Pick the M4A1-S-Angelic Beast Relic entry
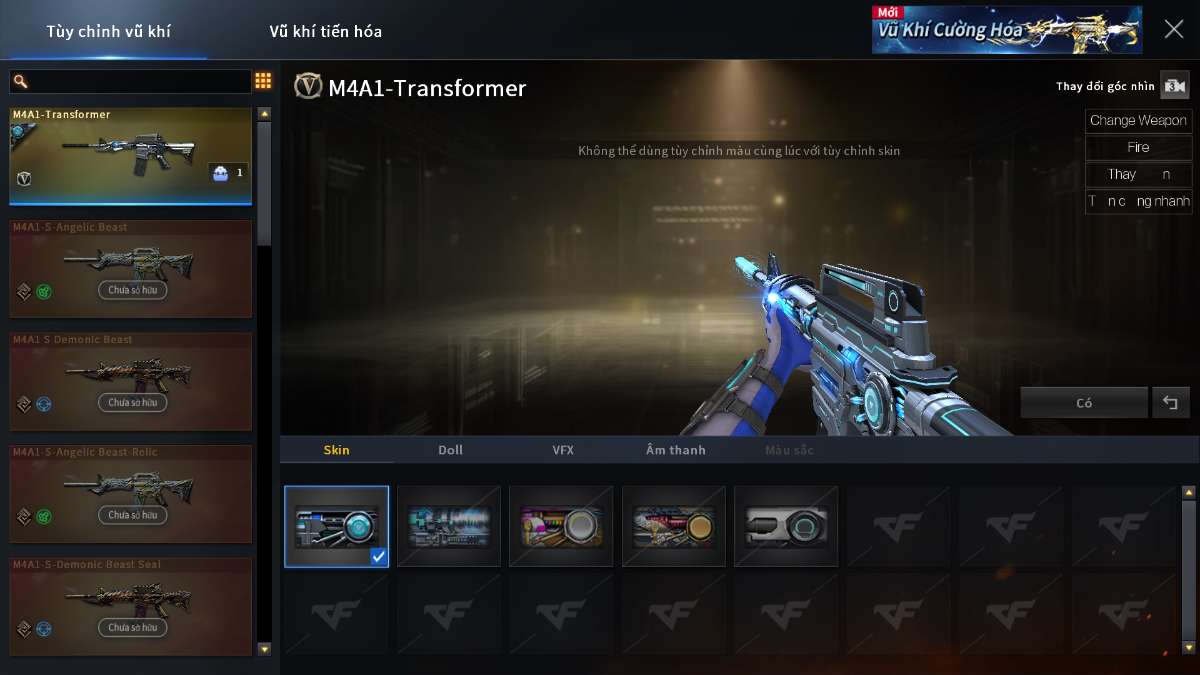1200x675 pixels. pos(130,494)
